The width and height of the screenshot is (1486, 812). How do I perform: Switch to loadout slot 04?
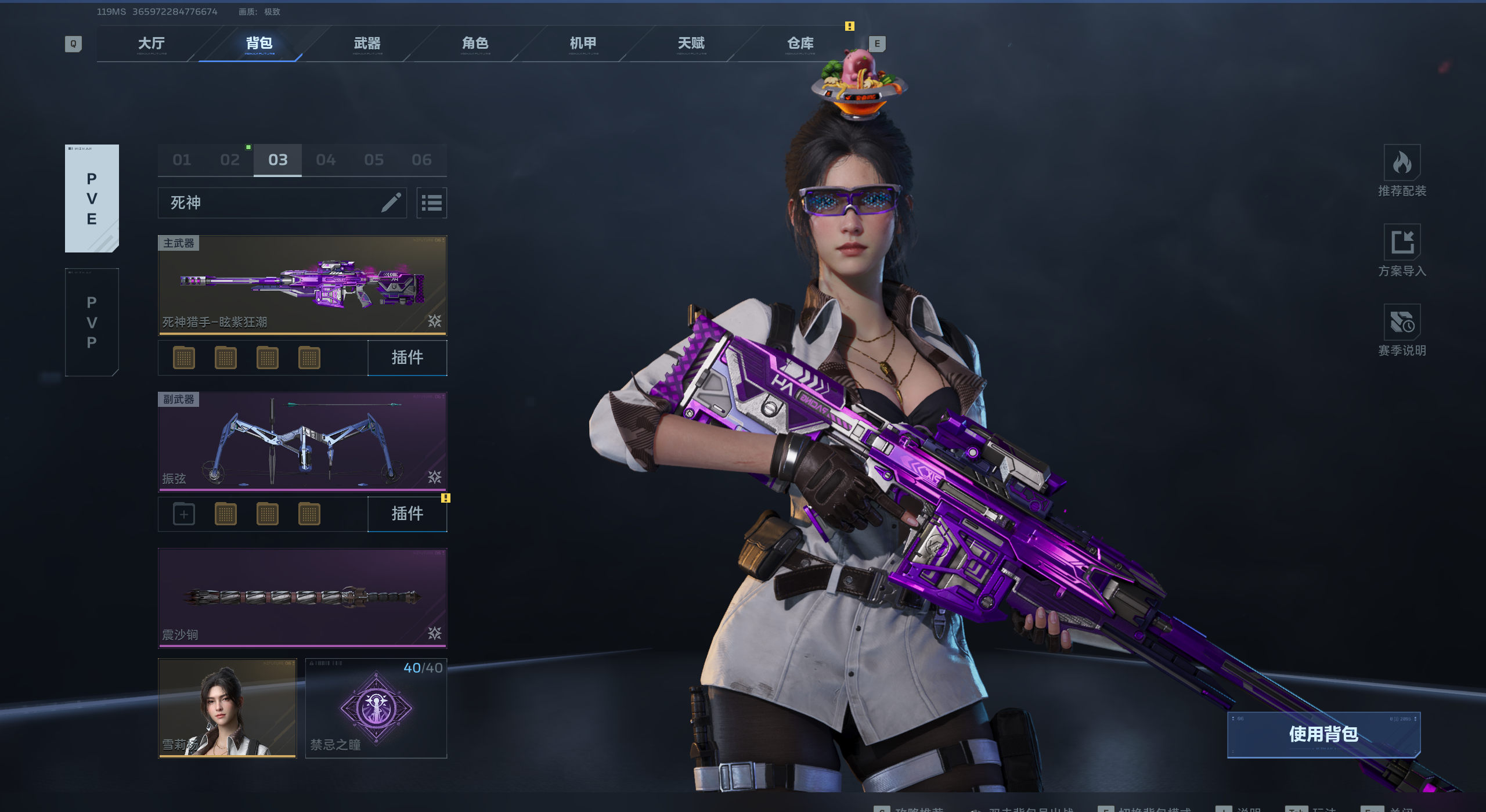click(326, 160)
